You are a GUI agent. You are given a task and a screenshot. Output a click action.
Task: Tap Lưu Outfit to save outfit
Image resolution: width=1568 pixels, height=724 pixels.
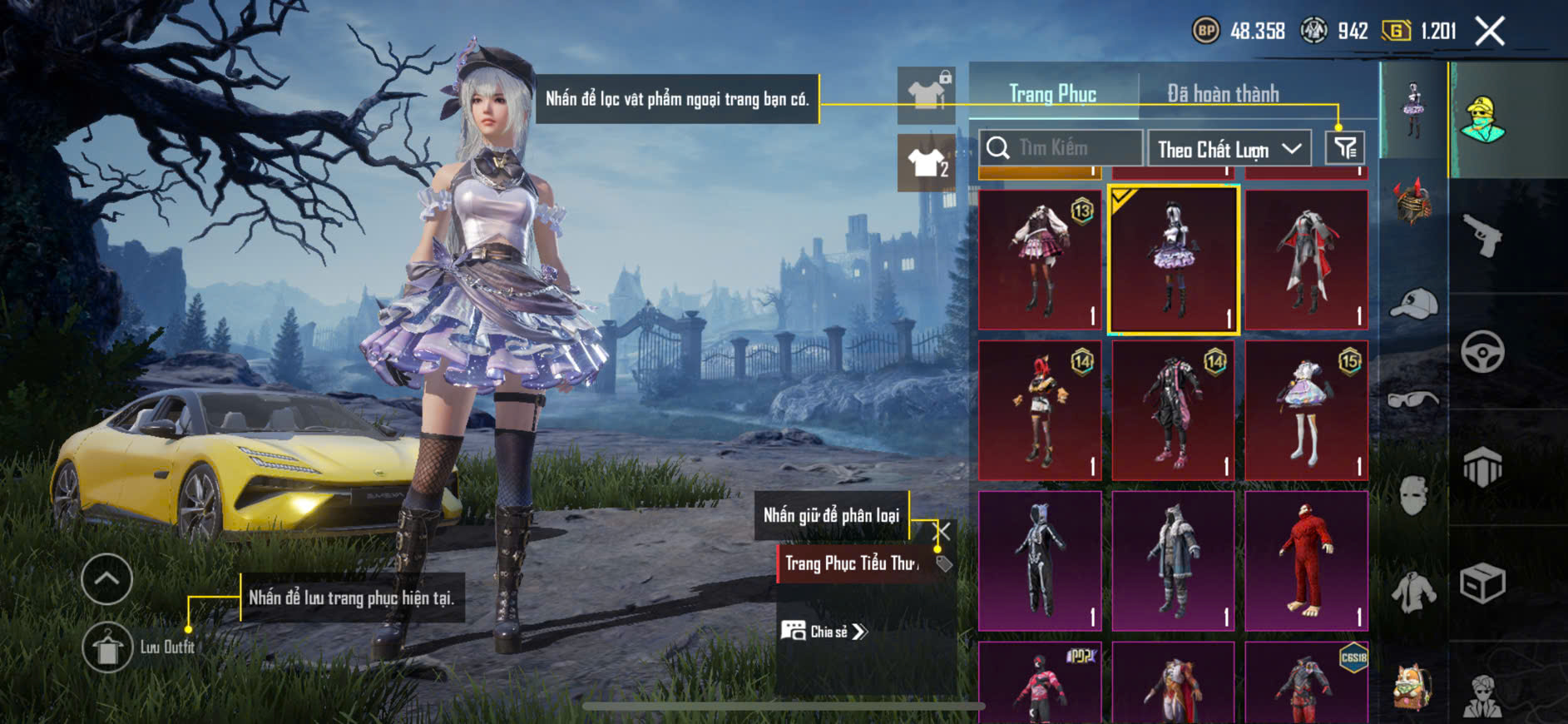click(x=108, y=647)
